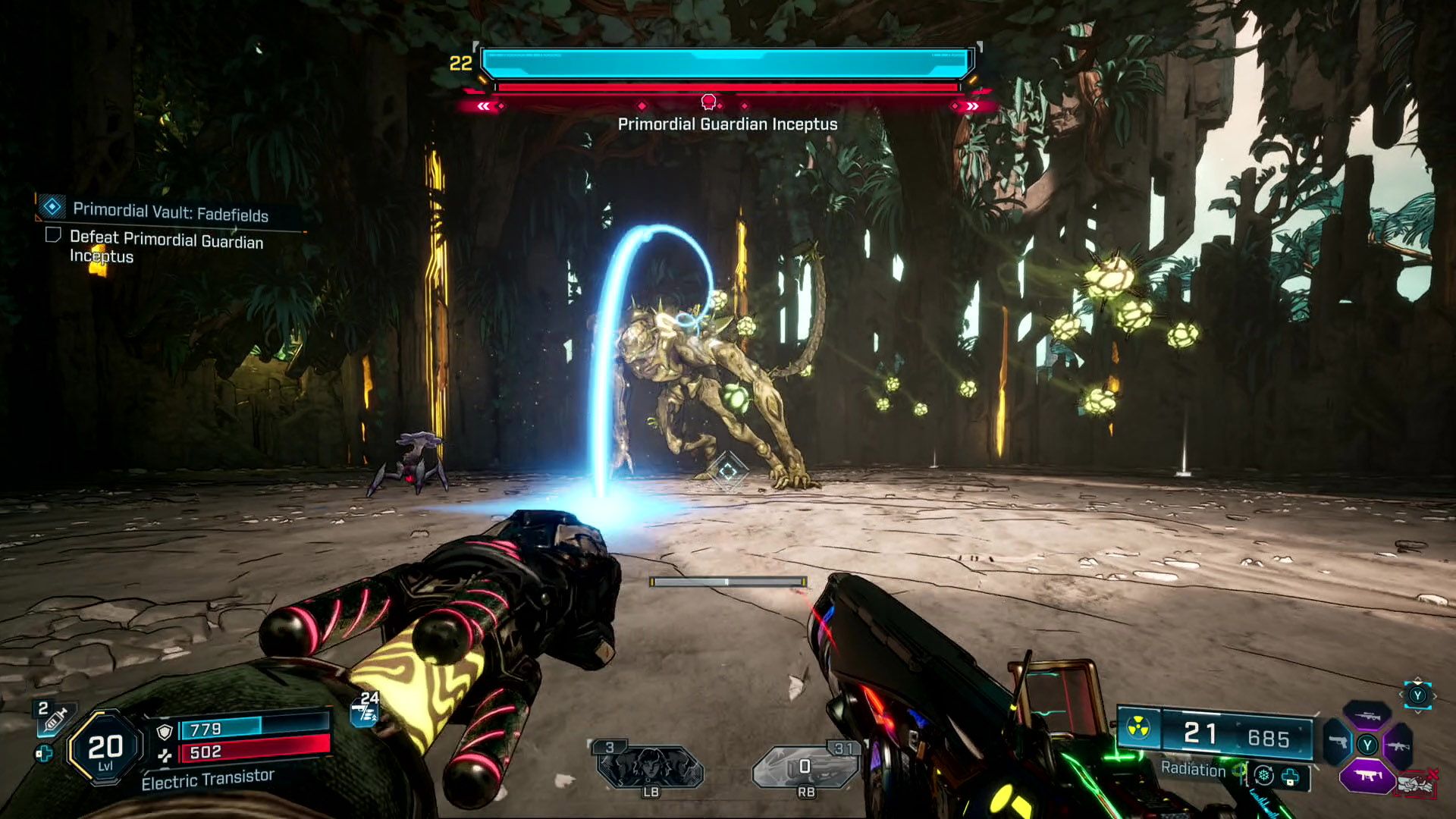Click the weapon charge progress bar at screen center
This screenshot has height=819, width=1456.
point(726,580)
